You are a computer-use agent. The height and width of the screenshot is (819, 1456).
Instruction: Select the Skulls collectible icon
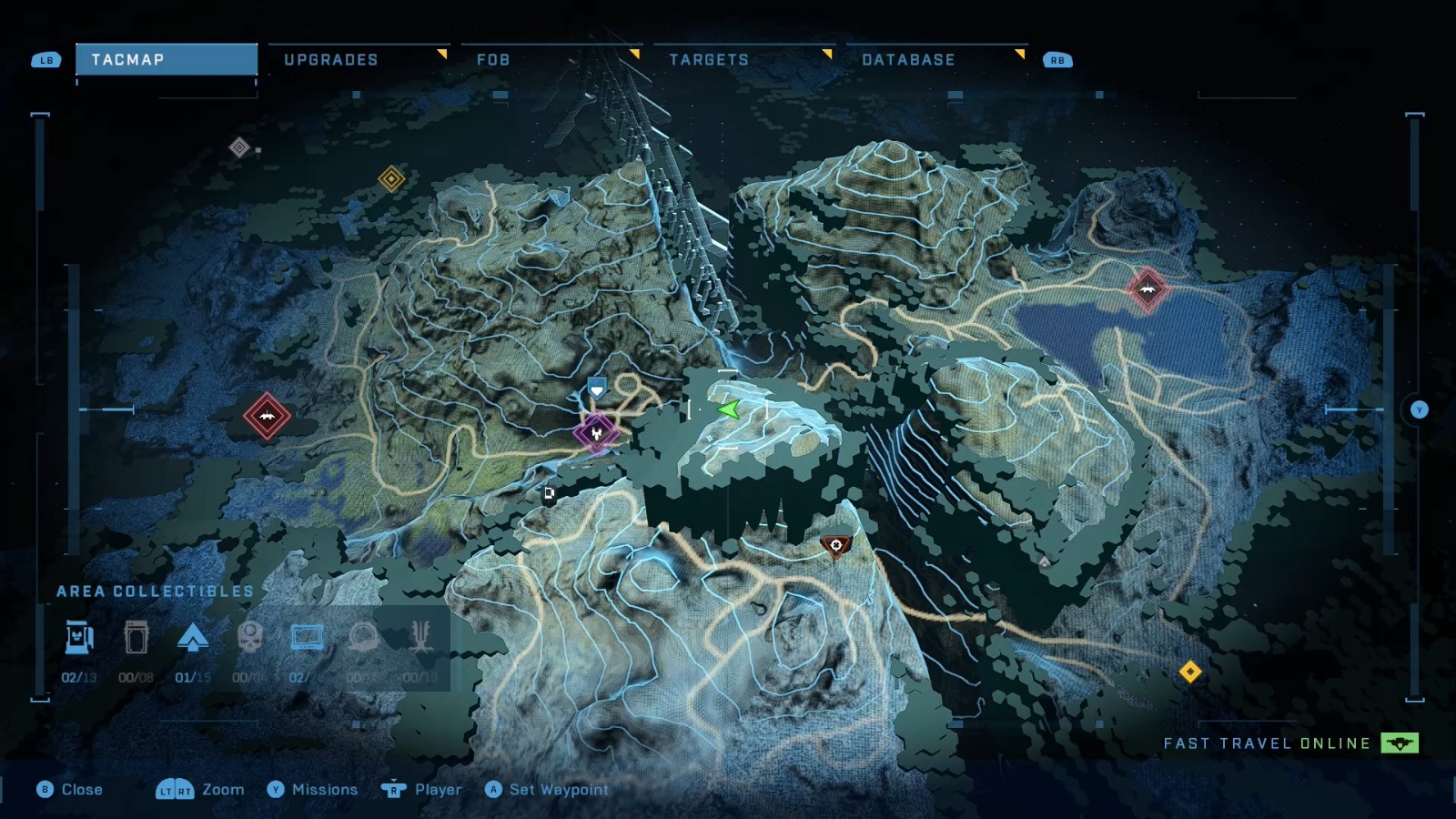click(248, 637)
